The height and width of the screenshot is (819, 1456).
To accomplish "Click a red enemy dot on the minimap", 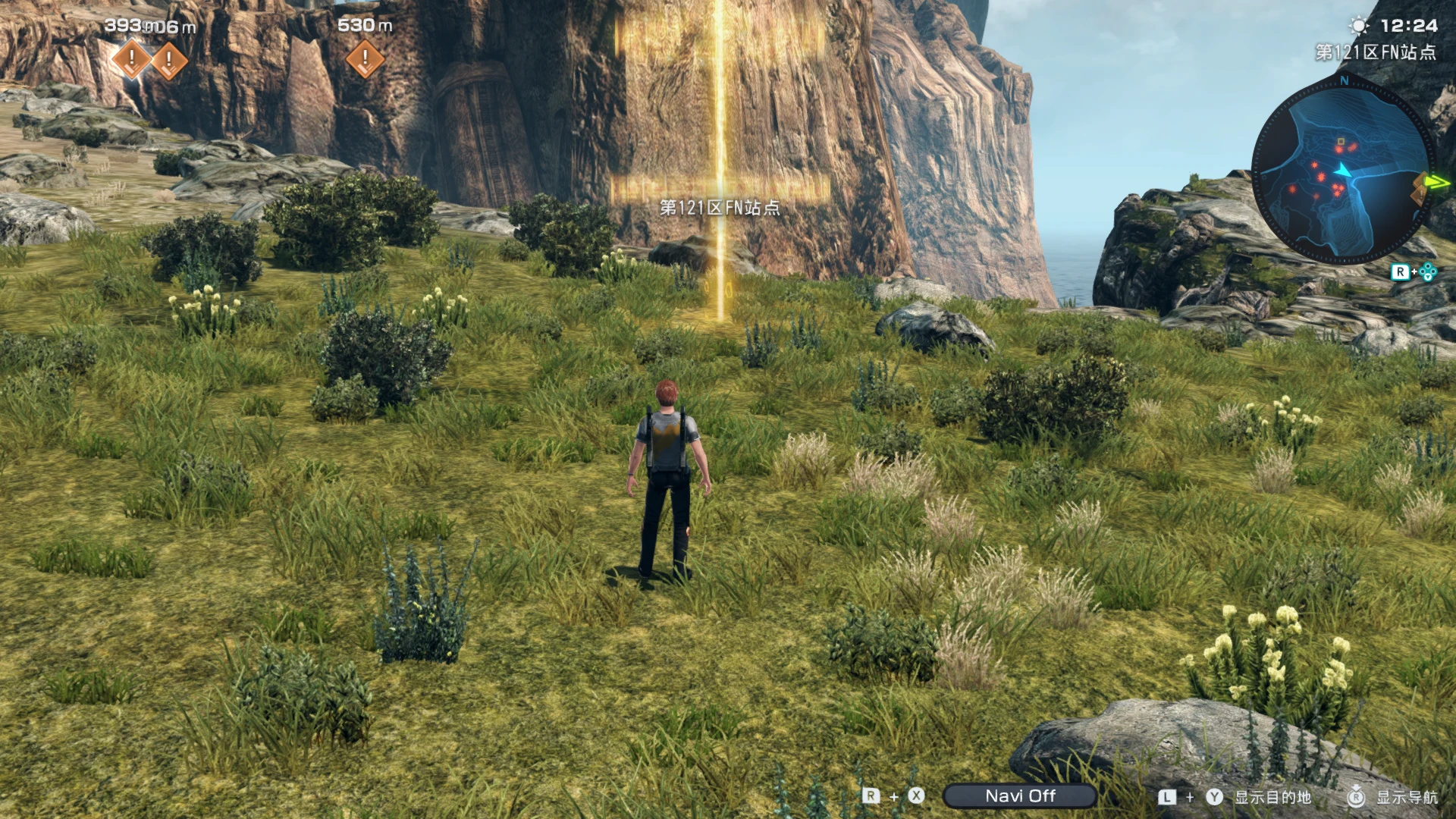I will tap(1339, 149).
